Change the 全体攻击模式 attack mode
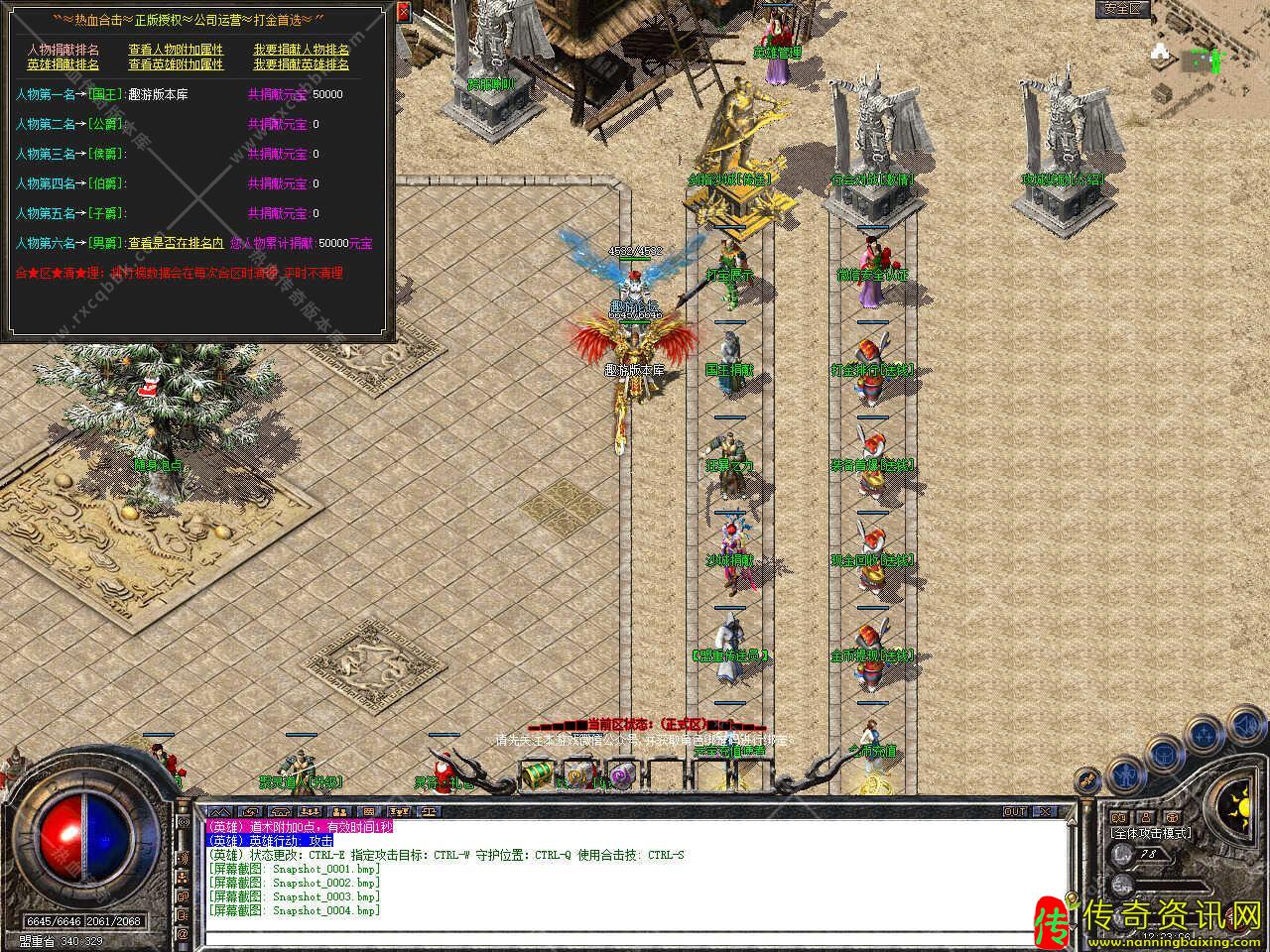 coord(1151,834)
